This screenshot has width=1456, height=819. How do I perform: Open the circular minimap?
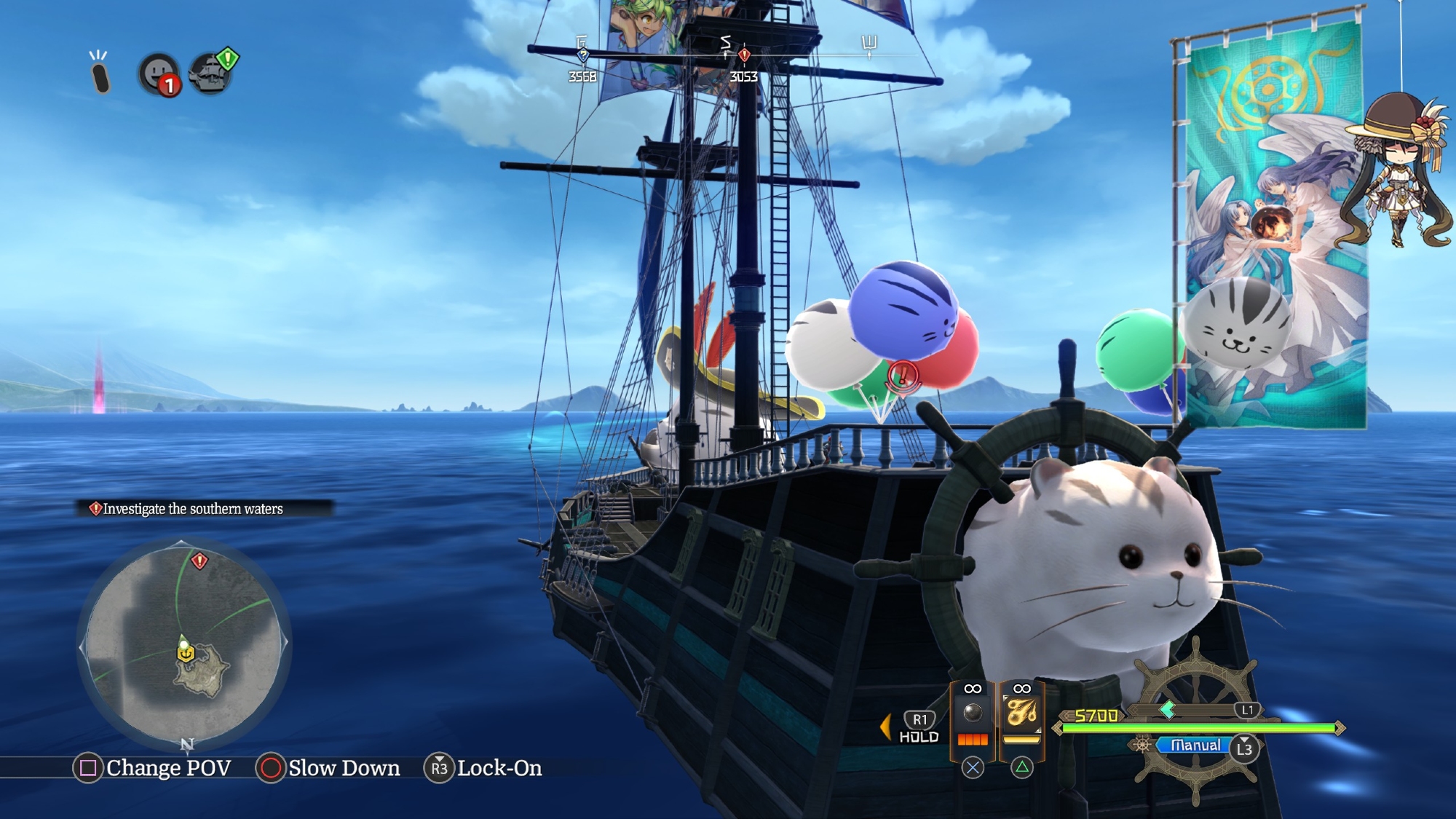[183, 644]
